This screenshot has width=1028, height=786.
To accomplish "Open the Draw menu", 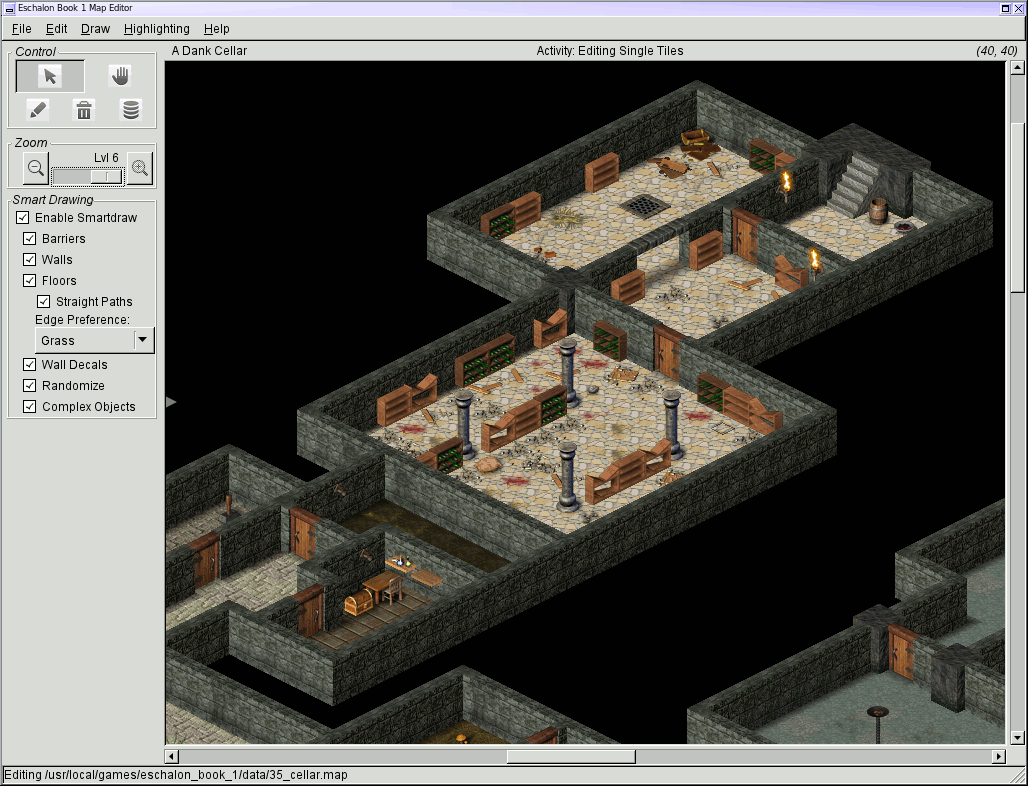I will [x=95, y=29].
